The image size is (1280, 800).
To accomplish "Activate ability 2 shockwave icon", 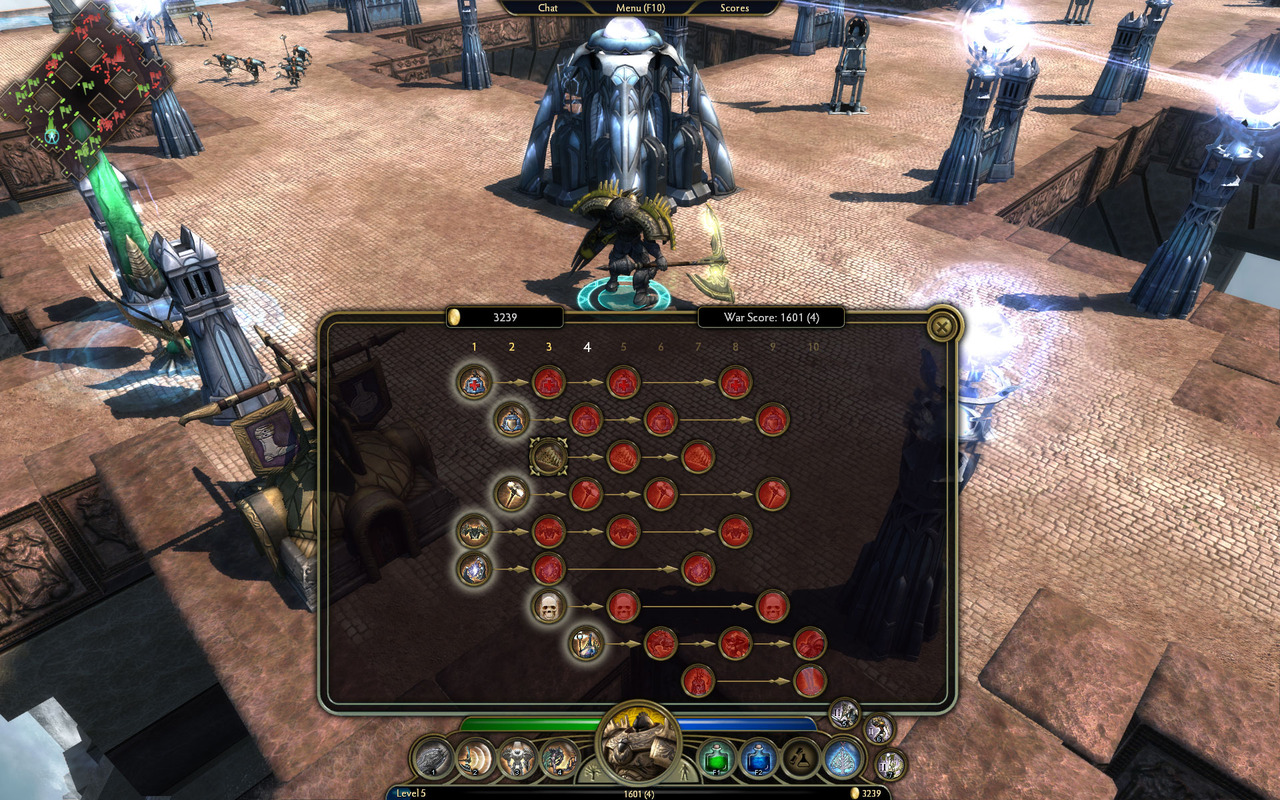I will (x=476, y=758).
